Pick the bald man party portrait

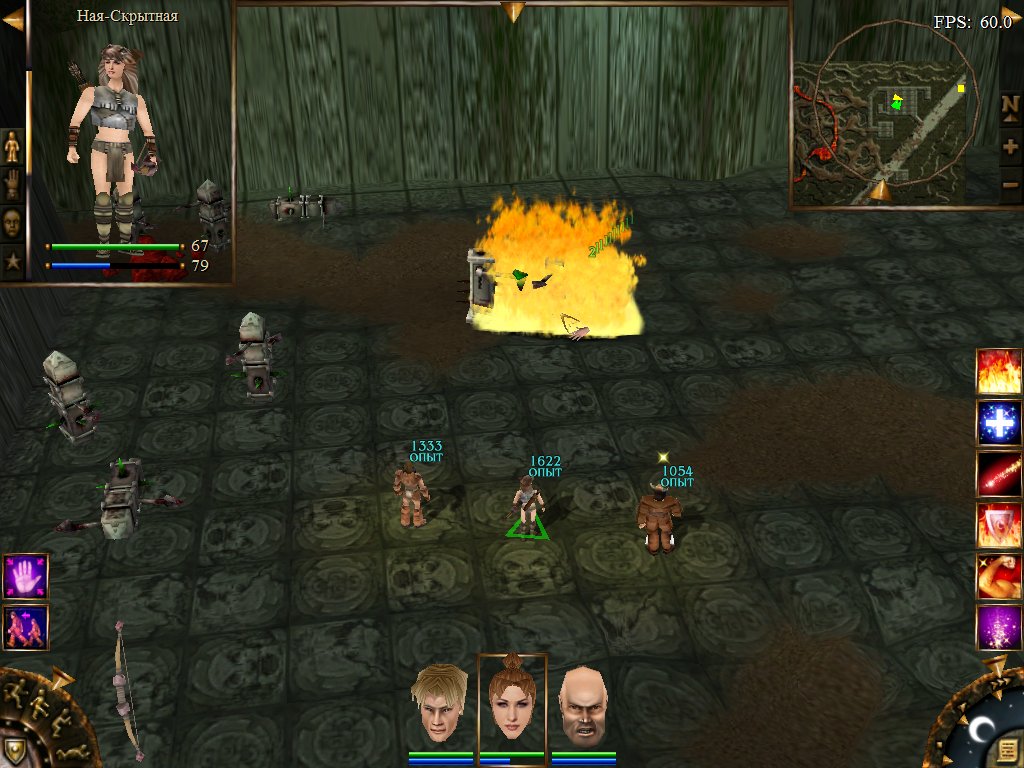coord(583,704)
